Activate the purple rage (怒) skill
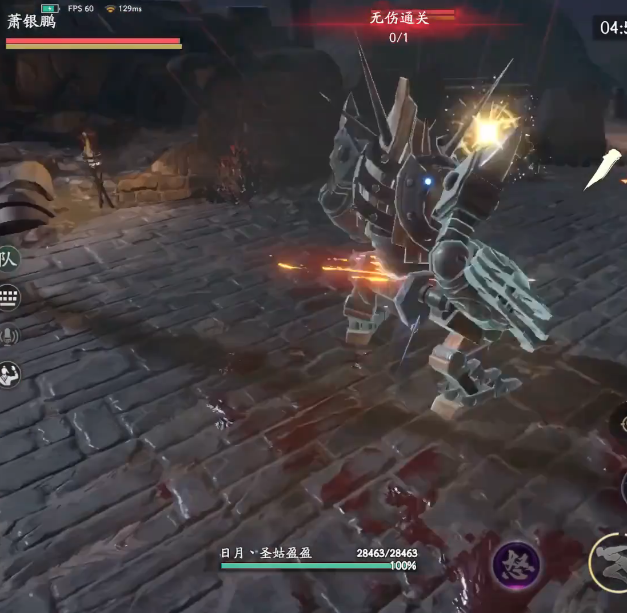Screen dimensions: 627x613 (x=516, y=565)
